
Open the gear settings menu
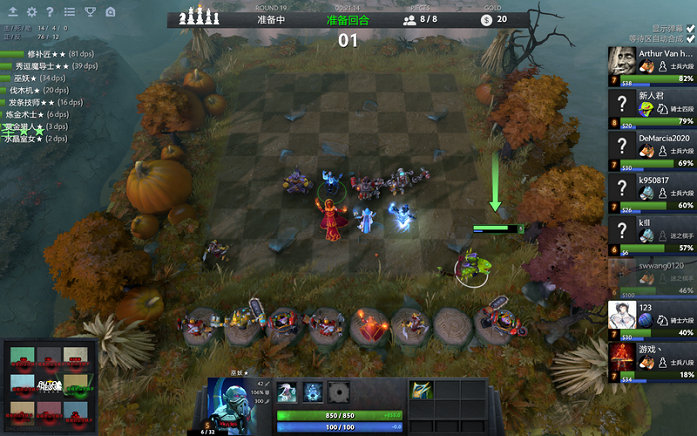pos(31,12)
